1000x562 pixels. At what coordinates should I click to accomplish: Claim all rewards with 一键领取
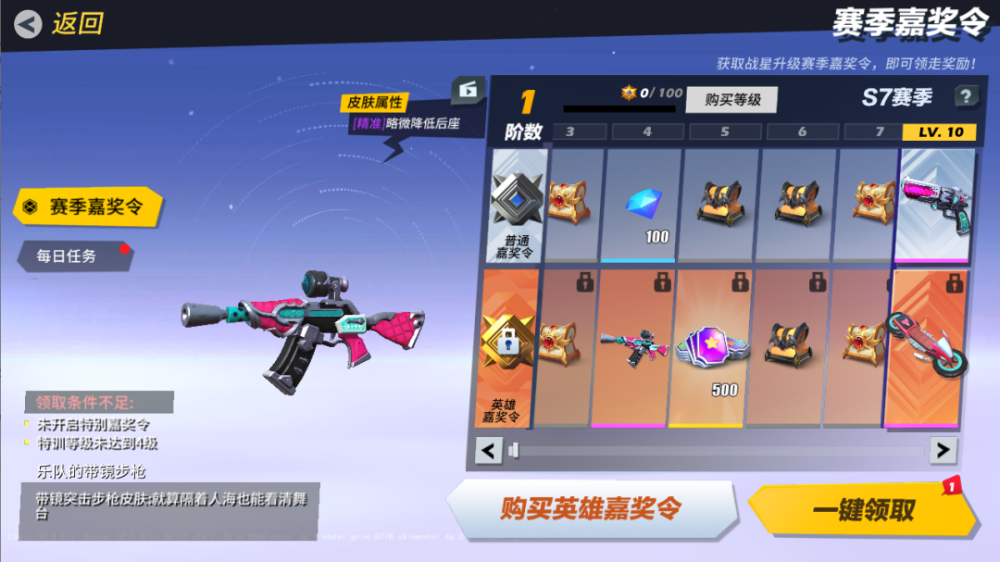pyautogui.click(x=862, y=510)
